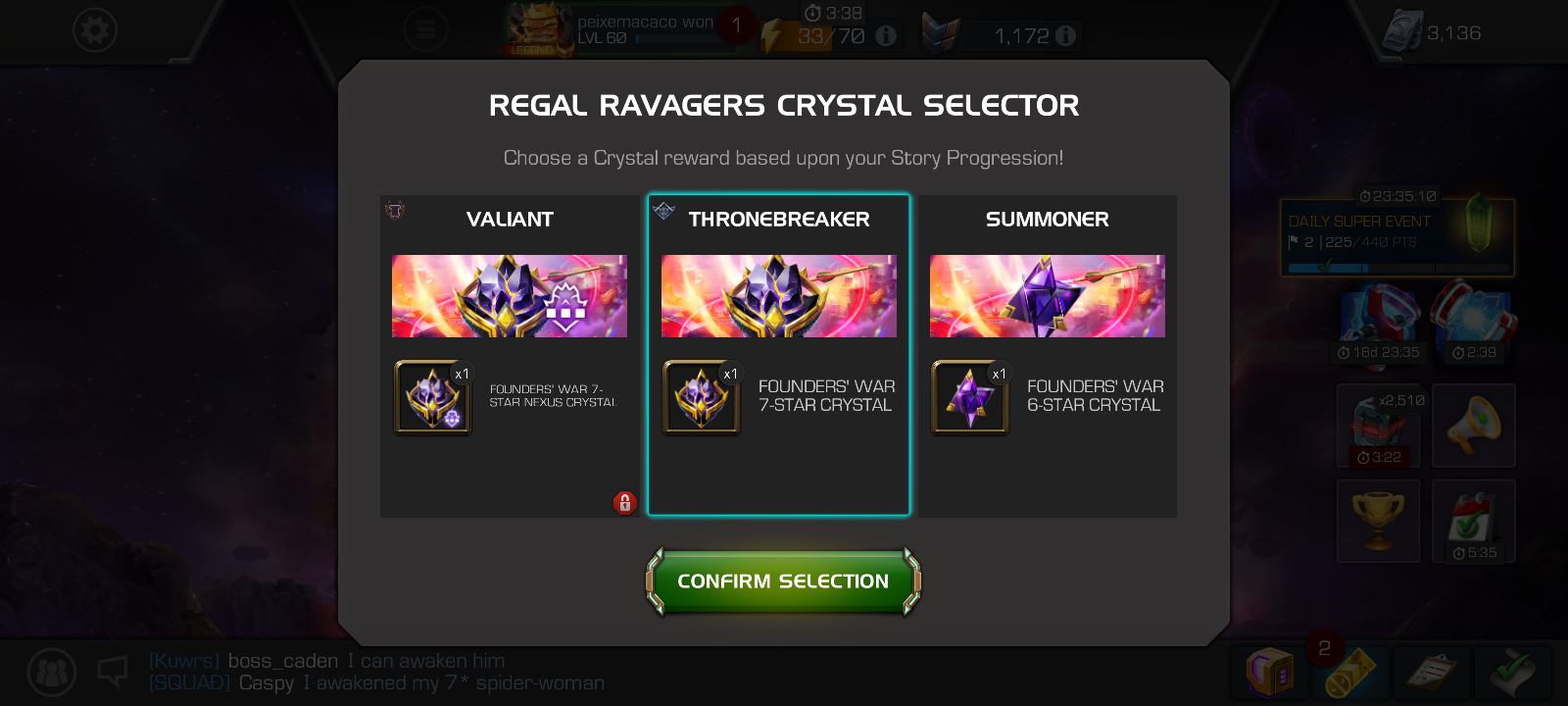The height and width of the screenshot is (706, 1568).
Task: Click the red lock on Valiant card
Action: point(624,503)
